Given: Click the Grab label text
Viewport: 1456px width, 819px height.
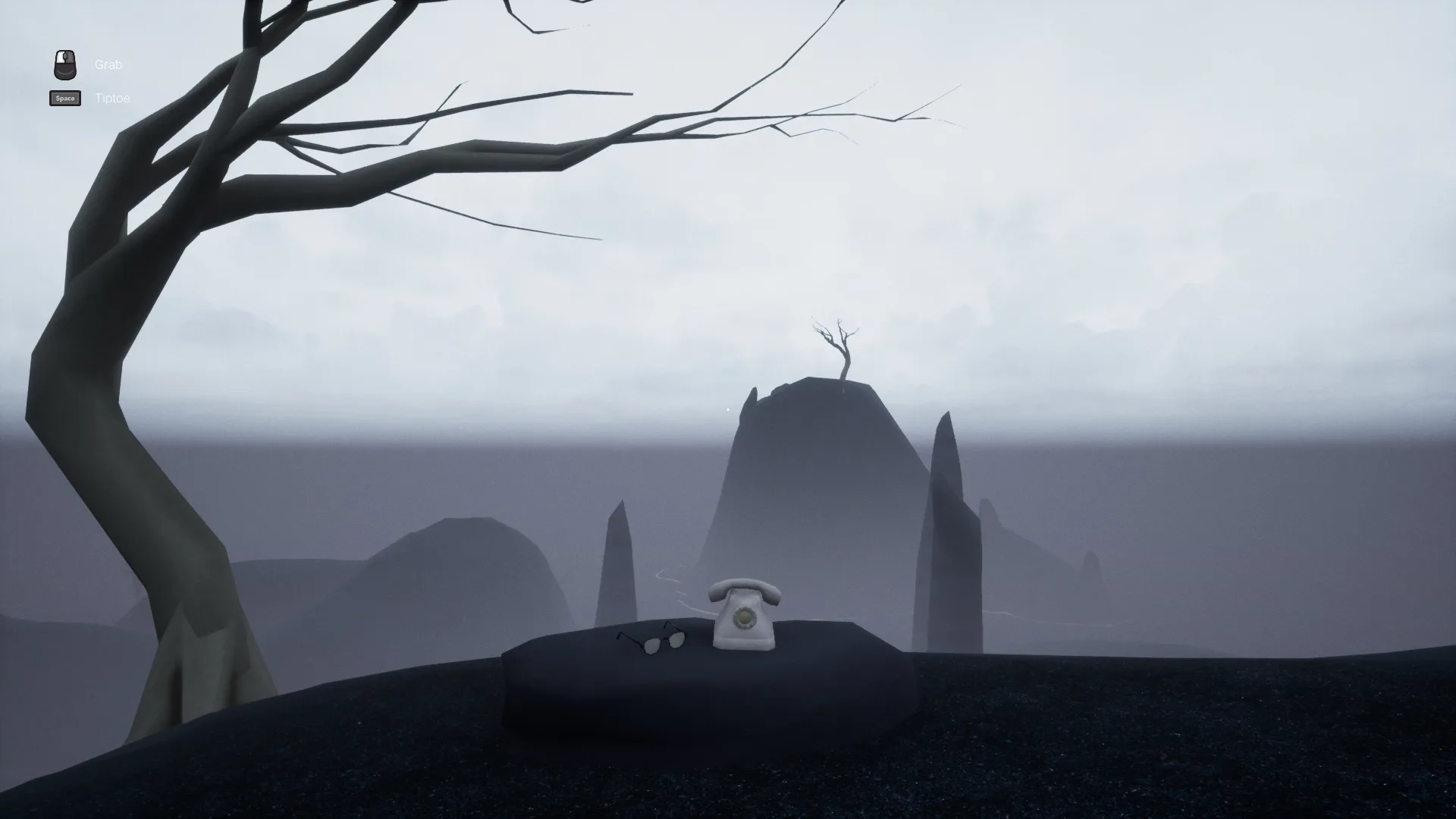Looking at the screenshot, I should tap(108, 64).
